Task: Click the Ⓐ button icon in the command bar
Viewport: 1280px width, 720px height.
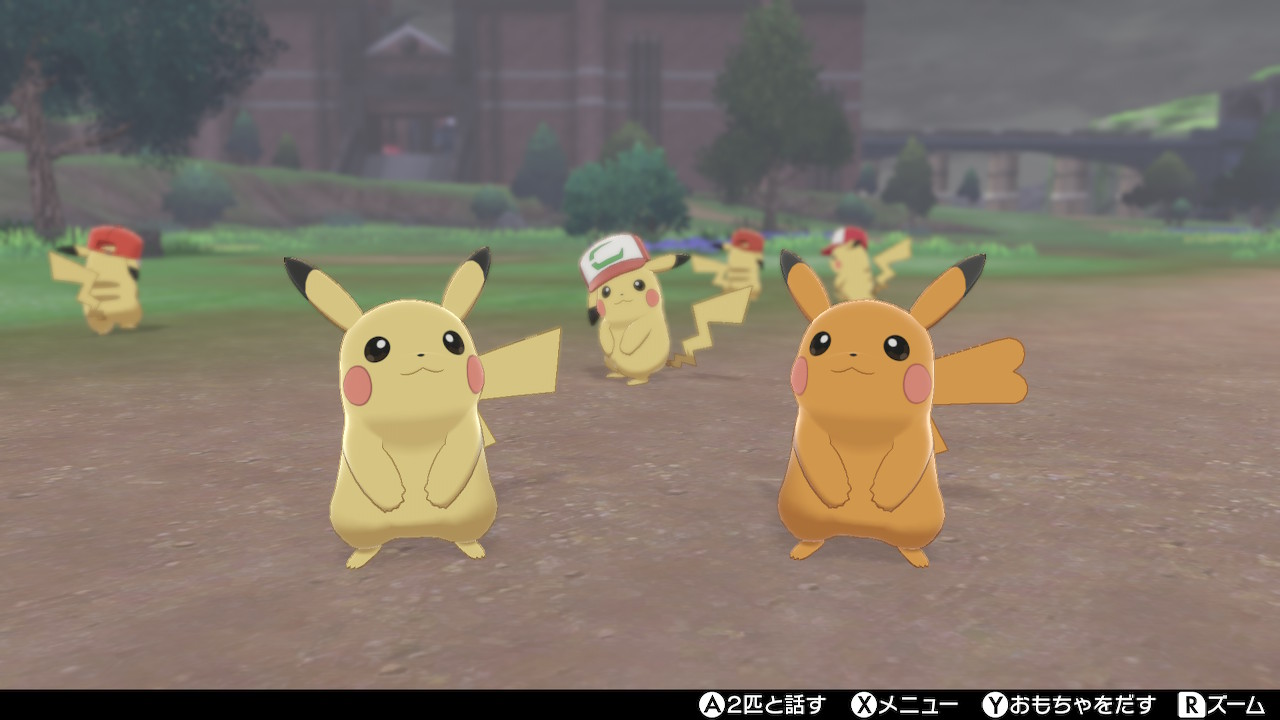Action: pos(712,705)
